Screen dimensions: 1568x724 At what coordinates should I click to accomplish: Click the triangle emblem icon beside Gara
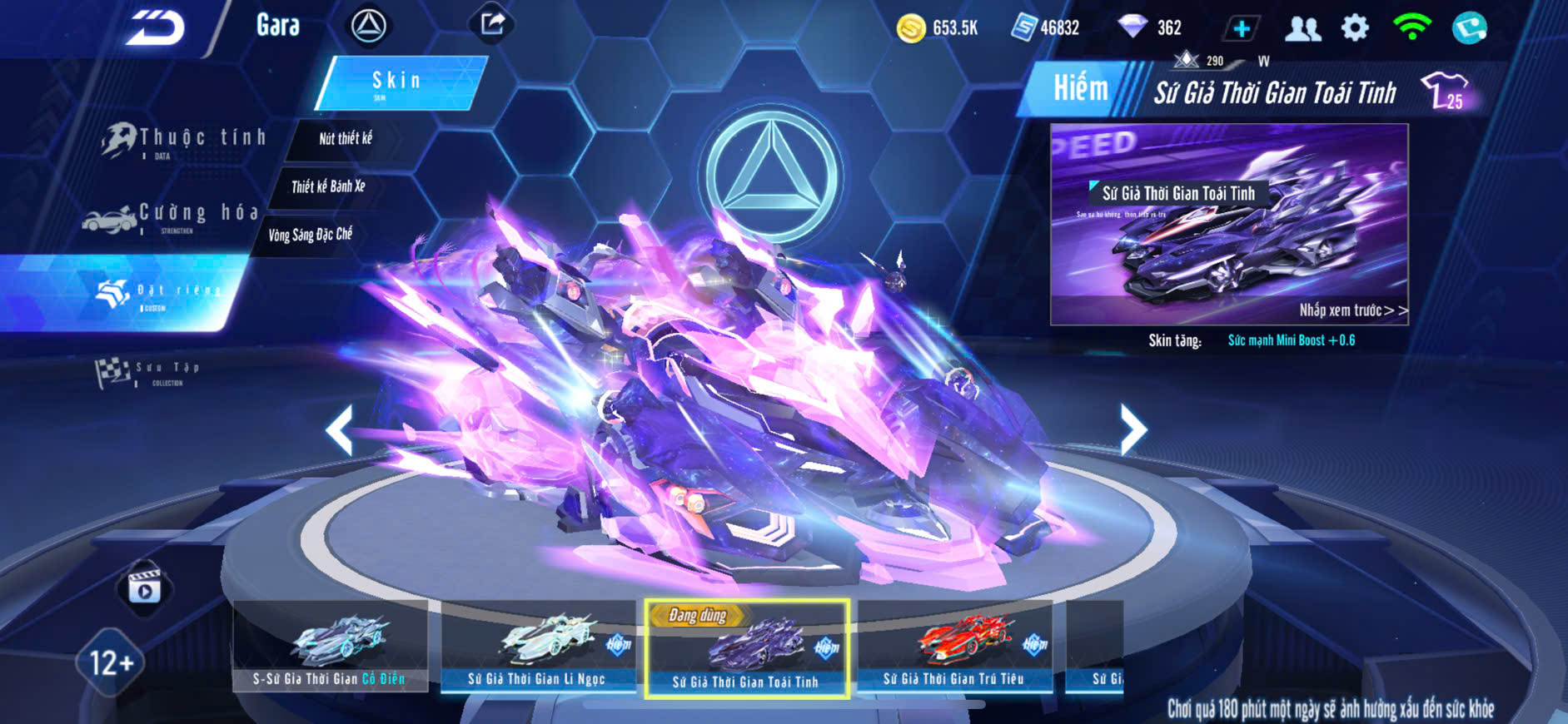click(x=368, y=27)
